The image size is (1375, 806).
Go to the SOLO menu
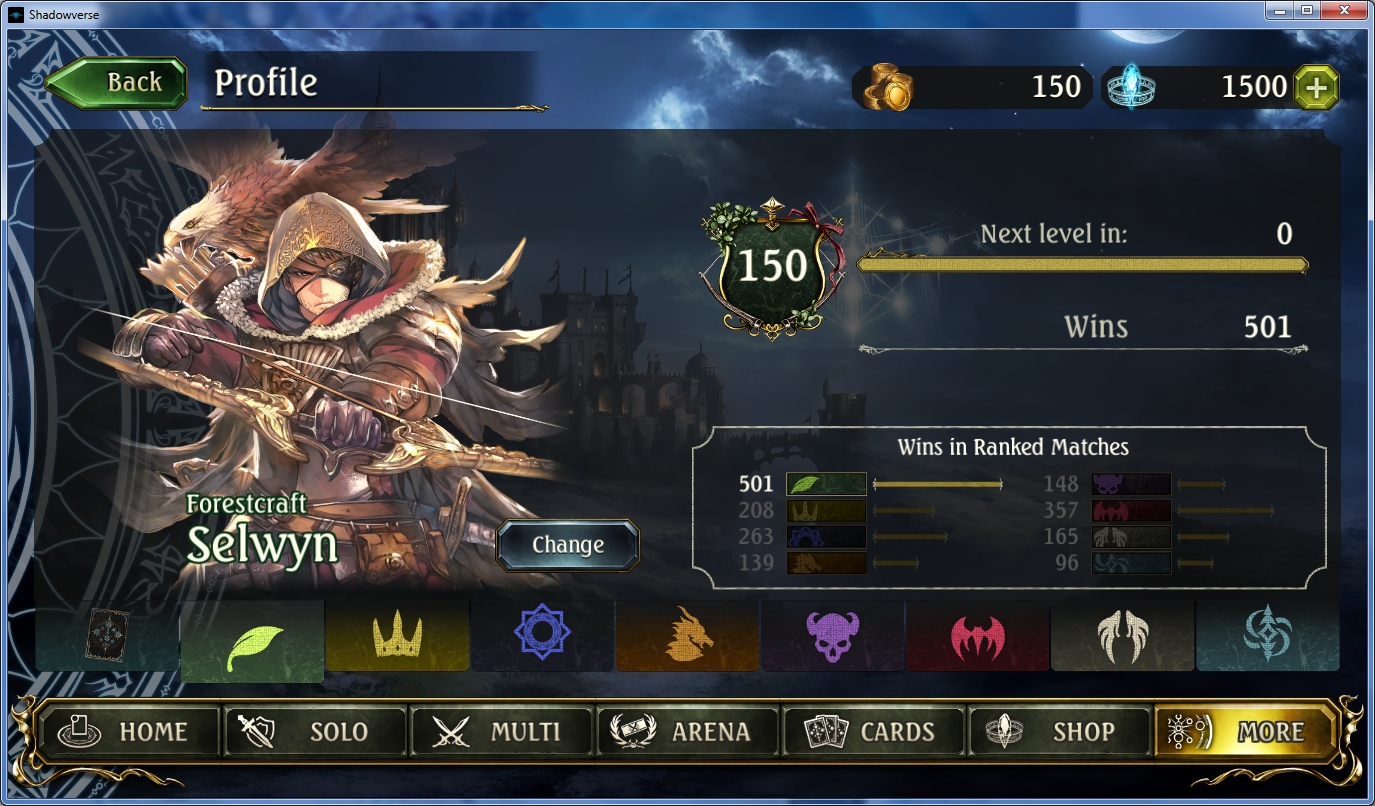click(x=314, y=732)
